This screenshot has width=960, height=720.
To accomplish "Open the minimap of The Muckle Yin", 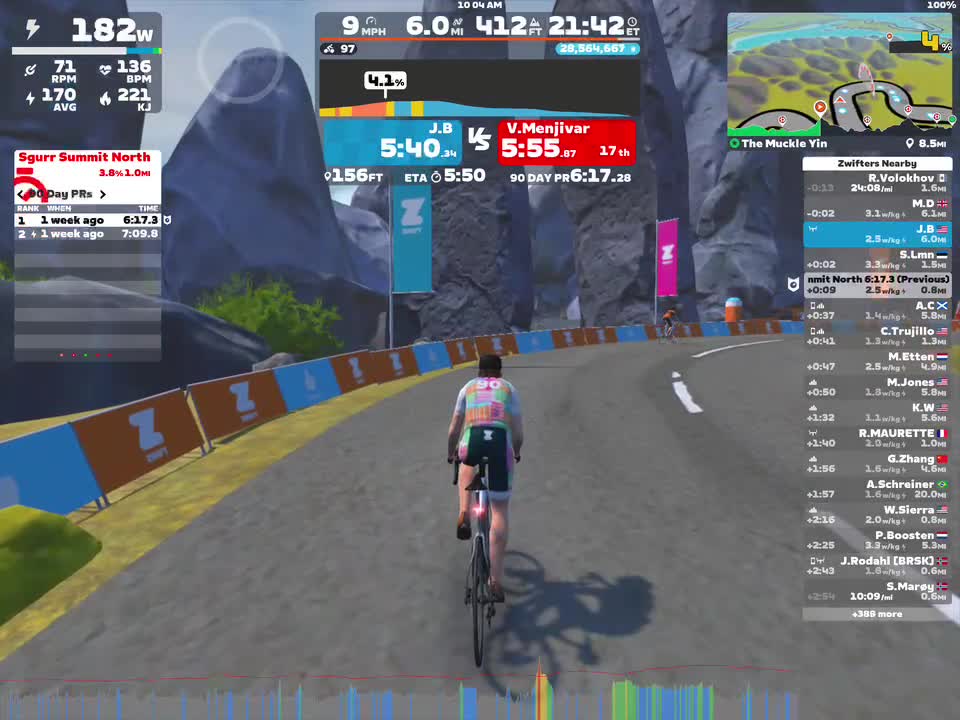I will [x=838, y=74].
